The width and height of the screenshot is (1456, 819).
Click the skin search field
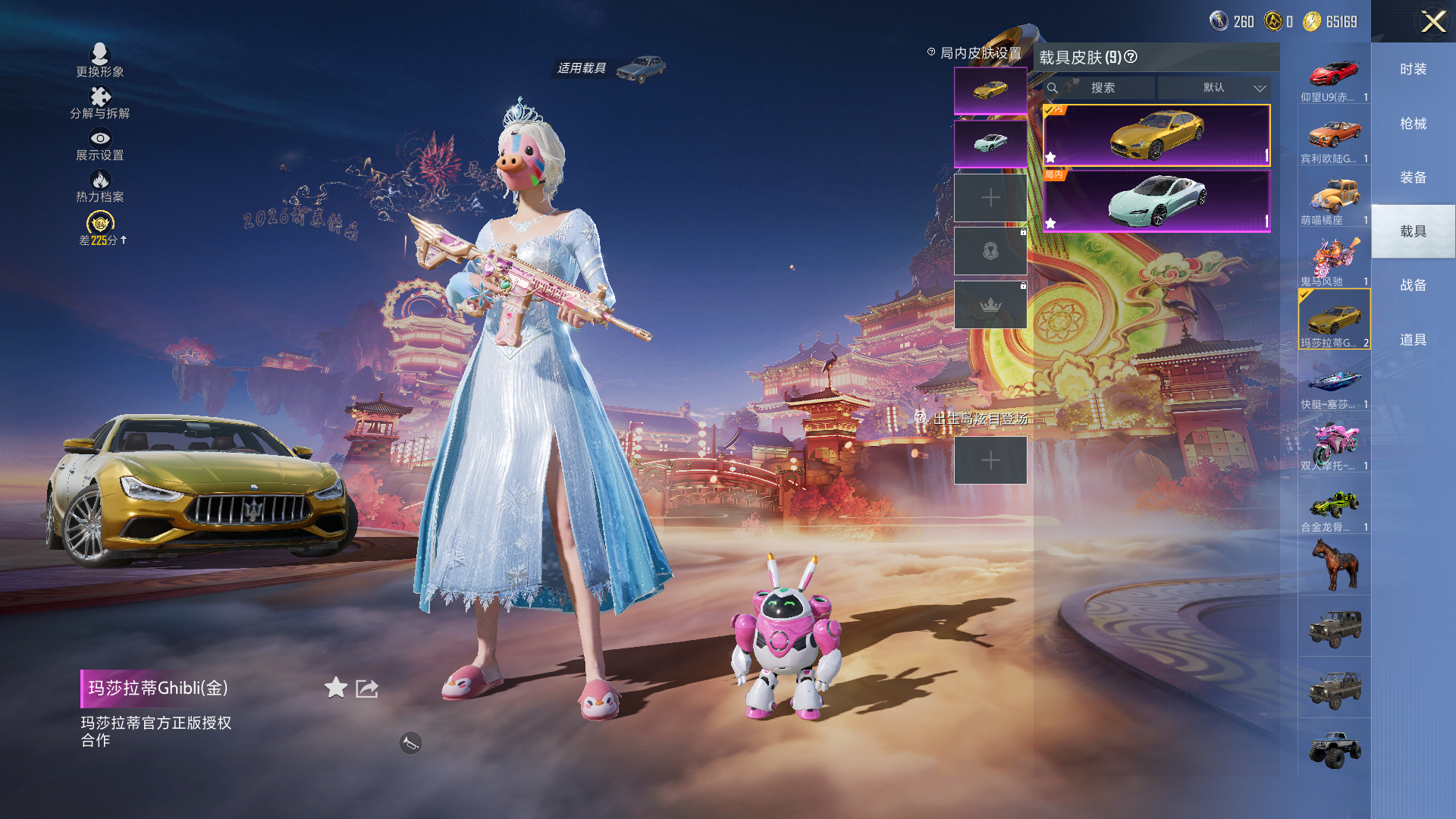point(1102,88)
